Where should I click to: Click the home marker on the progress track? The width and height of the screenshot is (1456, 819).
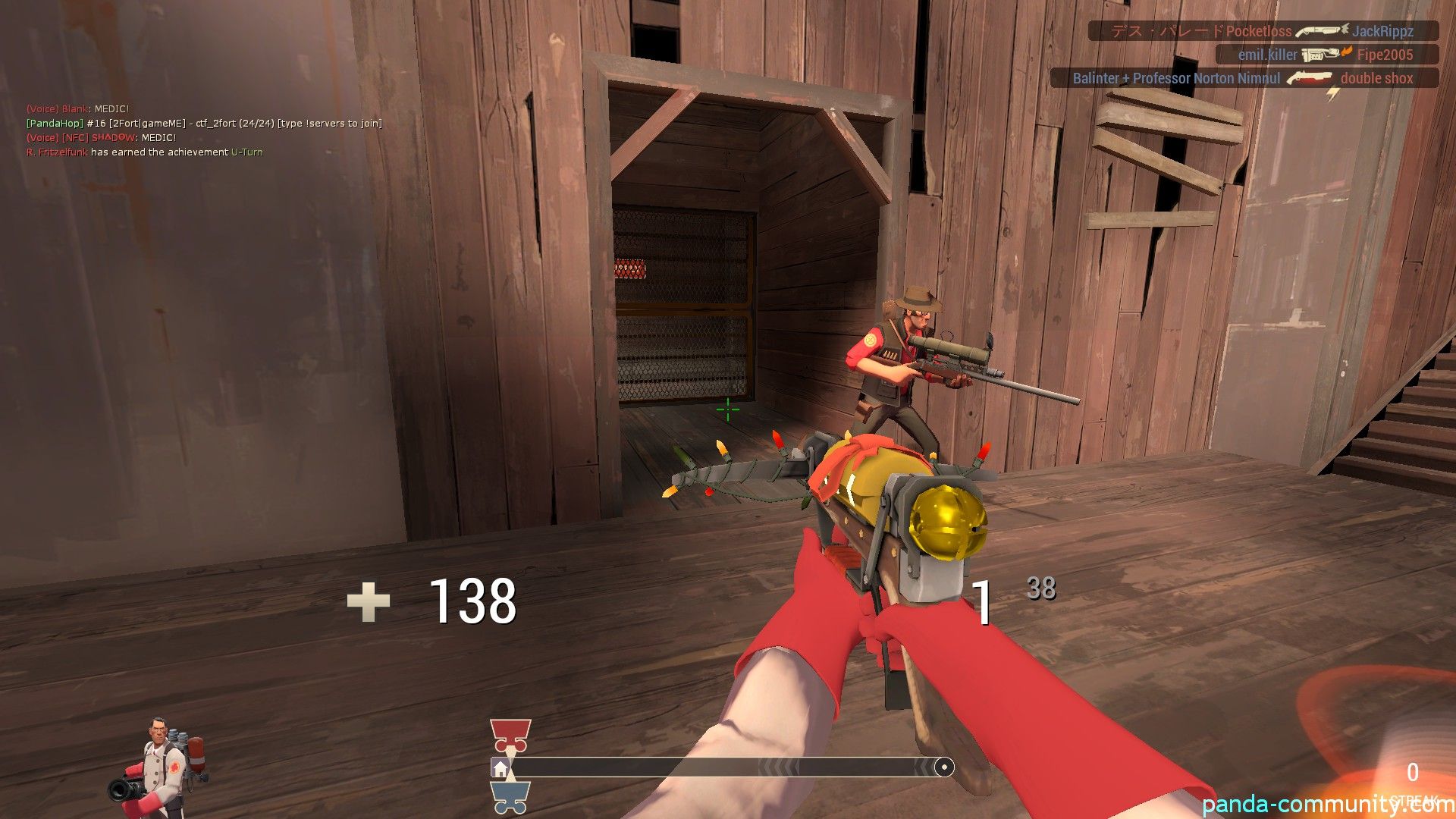(x=500, y=769)
